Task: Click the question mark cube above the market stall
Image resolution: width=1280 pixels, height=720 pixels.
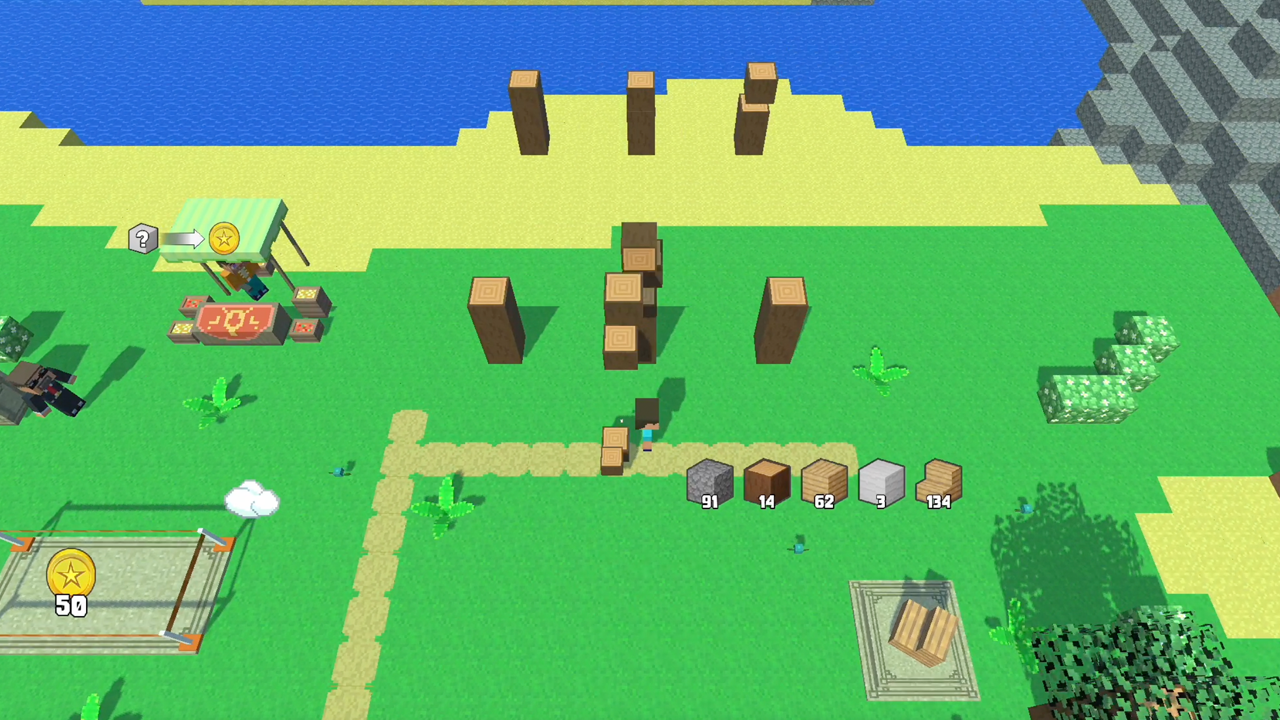Action: click(143, 238)
